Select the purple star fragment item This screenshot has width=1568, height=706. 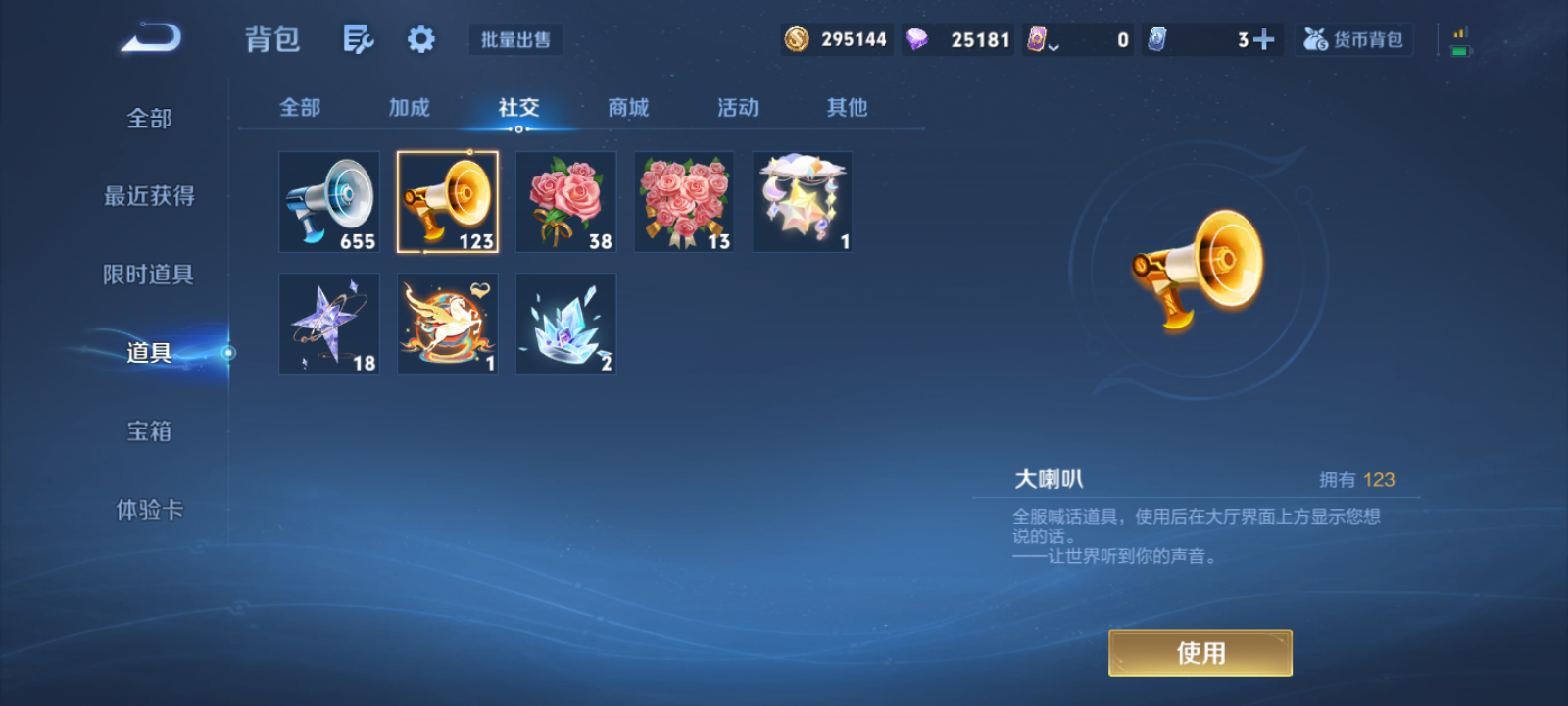tap(328, 324)
